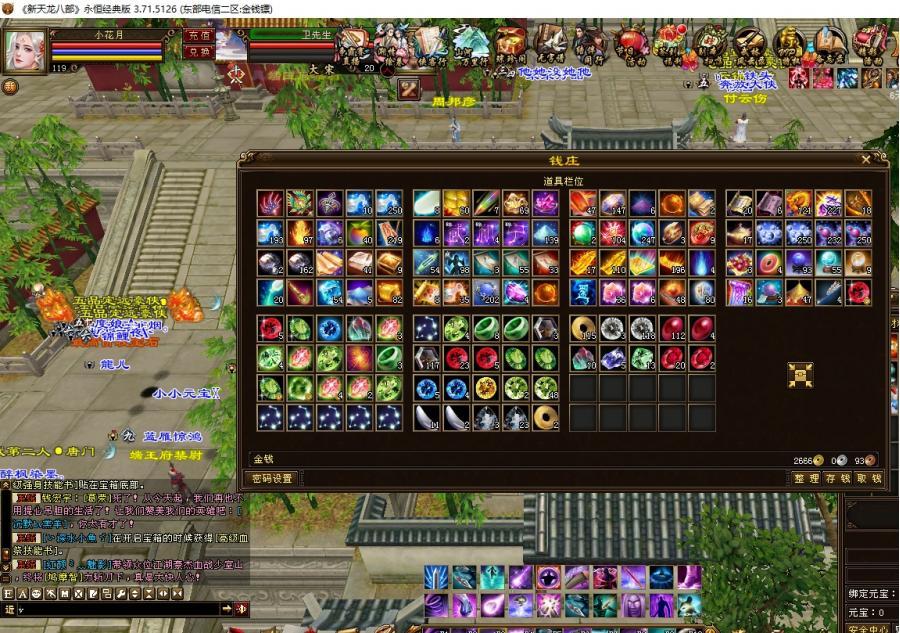Screen dimensions: 900x633
Task: Select the silver crescent blade item stacked 11
Action: point(428,417)
